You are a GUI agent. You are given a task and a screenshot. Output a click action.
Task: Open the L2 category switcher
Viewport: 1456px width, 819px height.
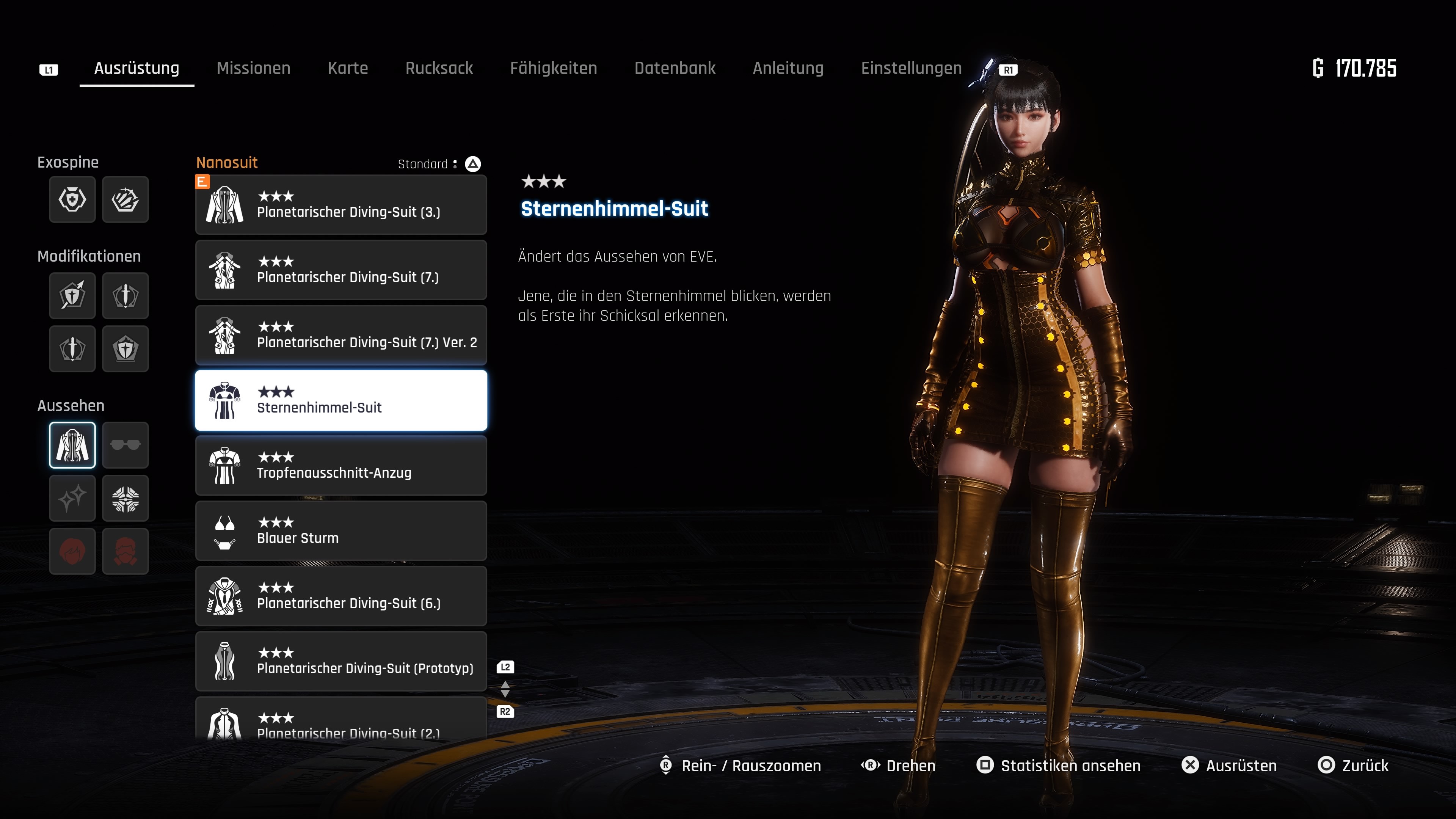(505, 667)
